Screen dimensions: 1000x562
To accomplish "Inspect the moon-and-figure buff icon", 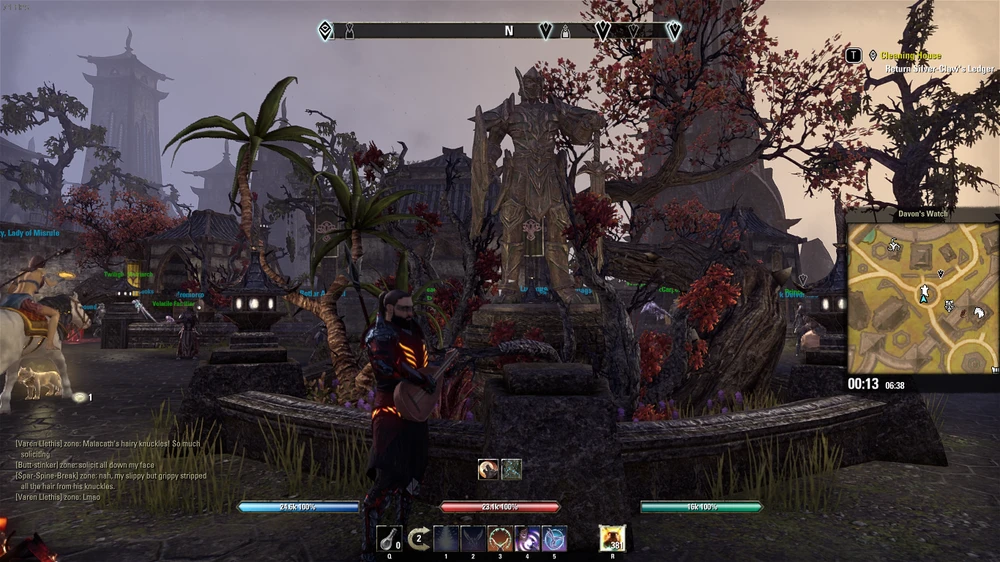I will [x=488, y=469].
